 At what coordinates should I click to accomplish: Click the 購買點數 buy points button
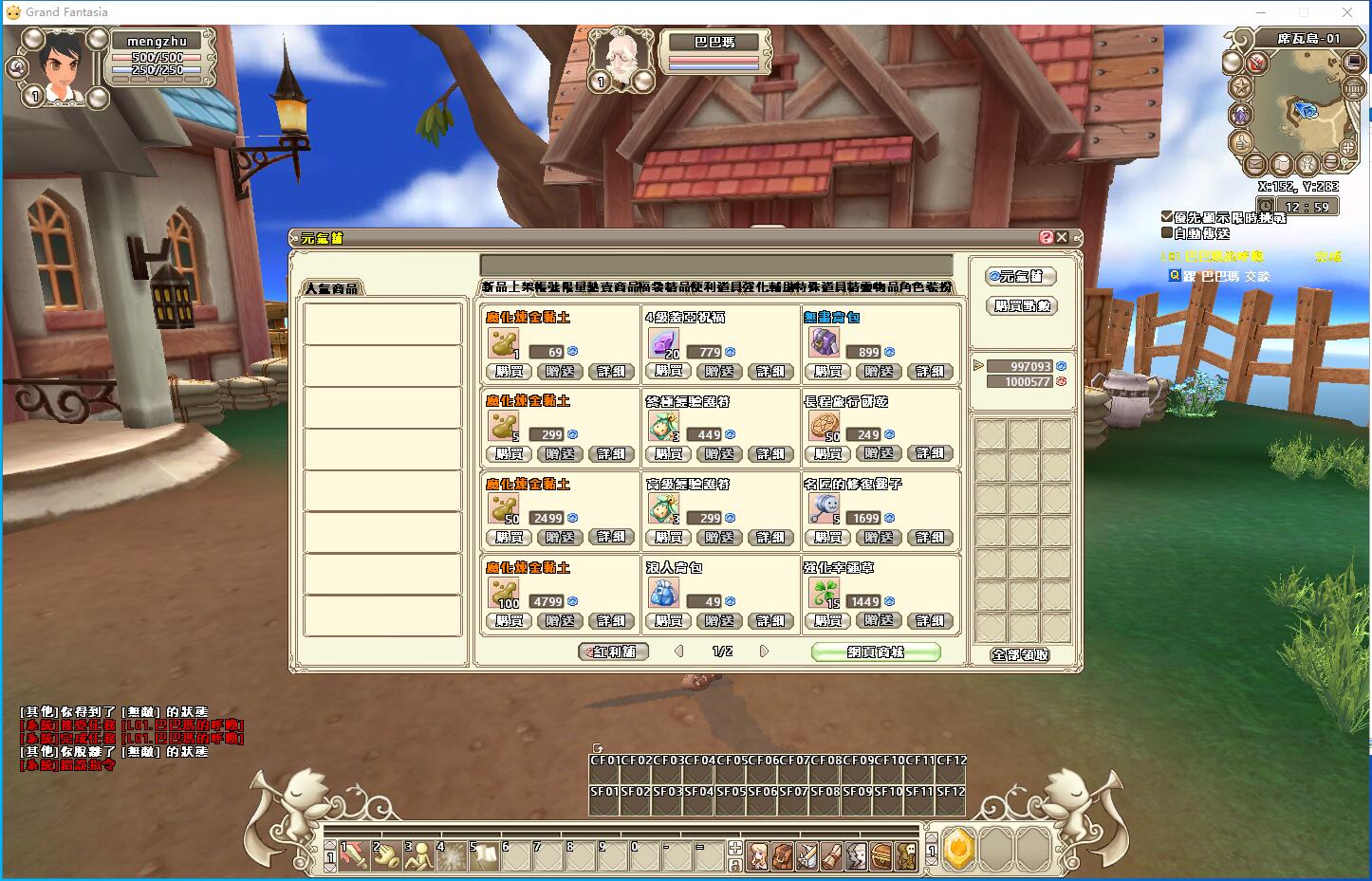tap(1022, 305)
